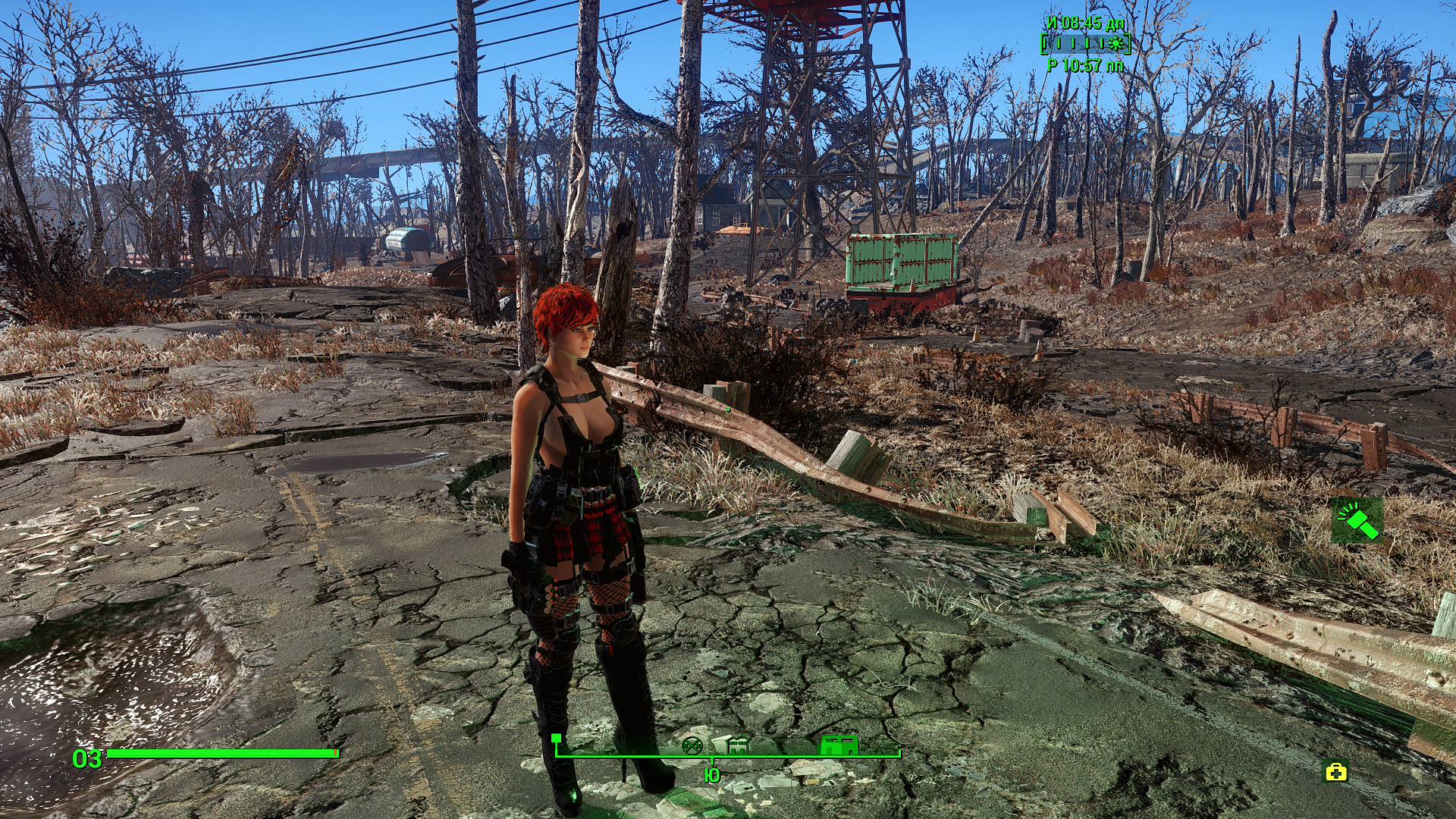Choose the solid green building compass marker
Screen dimensions: 1456x819
click(839, 745)
